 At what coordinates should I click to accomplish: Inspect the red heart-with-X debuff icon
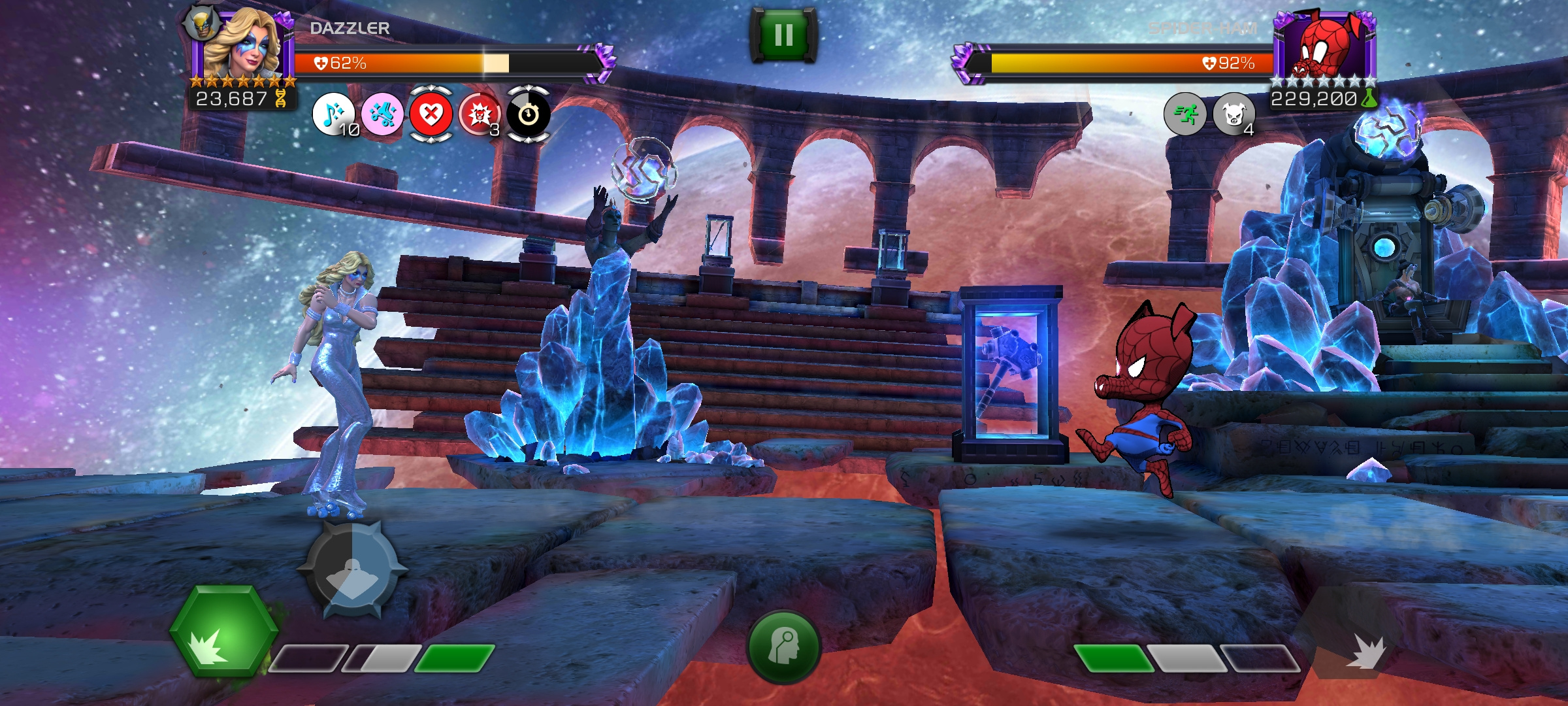[x=431, y=114]
